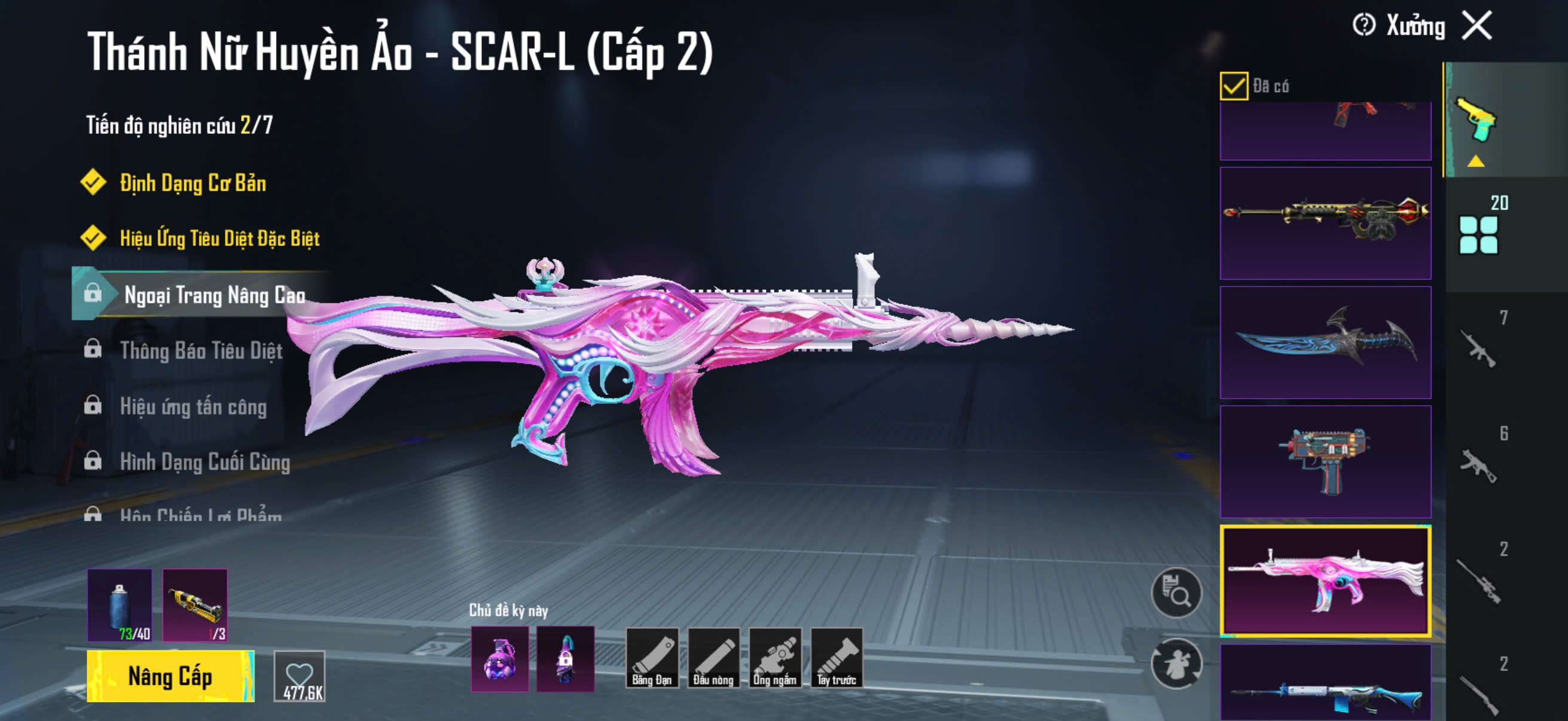Select the yellow gun material slot
Viewport: 1568px width, 721px height.
pyautogui.click(x=195, y=605)
